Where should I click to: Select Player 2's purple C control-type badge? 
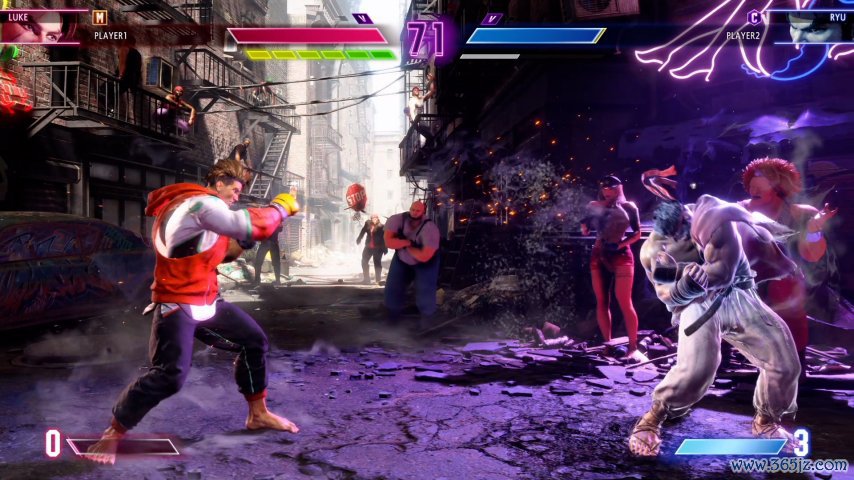(x=754, y=17)
